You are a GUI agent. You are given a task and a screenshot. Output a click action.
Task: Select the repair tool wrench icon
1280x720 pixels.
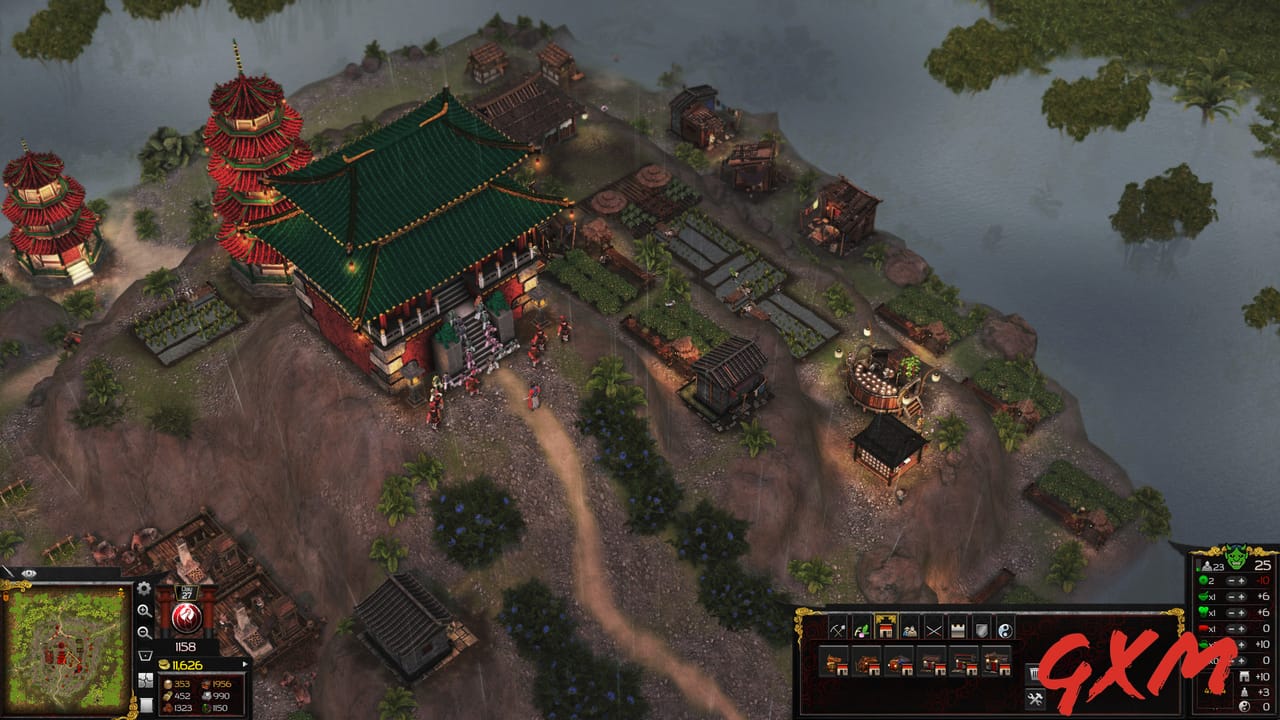click(x=1034, y=698)
